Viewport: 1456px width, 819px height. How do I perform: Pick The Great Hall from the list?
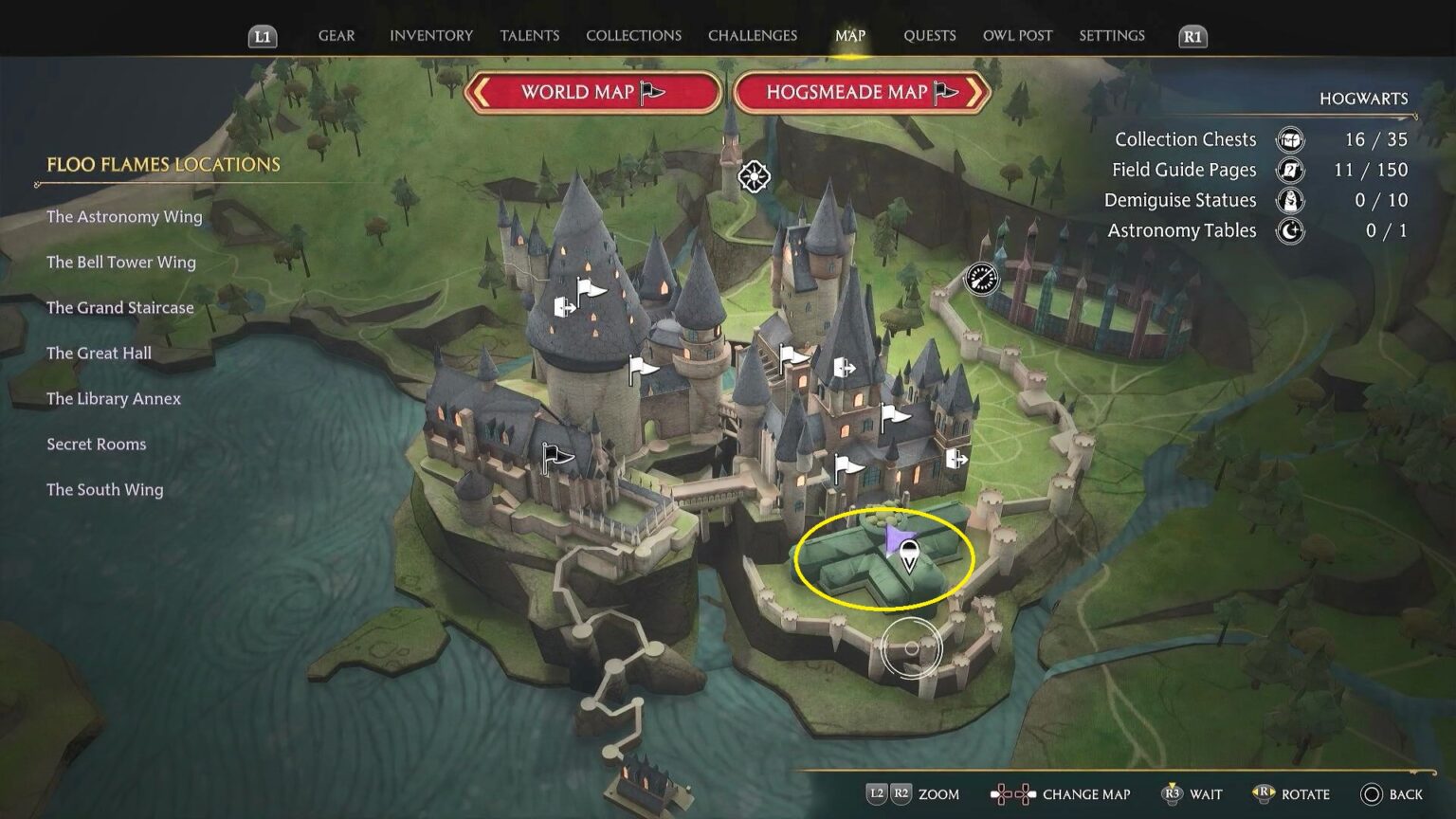(99, 354)
